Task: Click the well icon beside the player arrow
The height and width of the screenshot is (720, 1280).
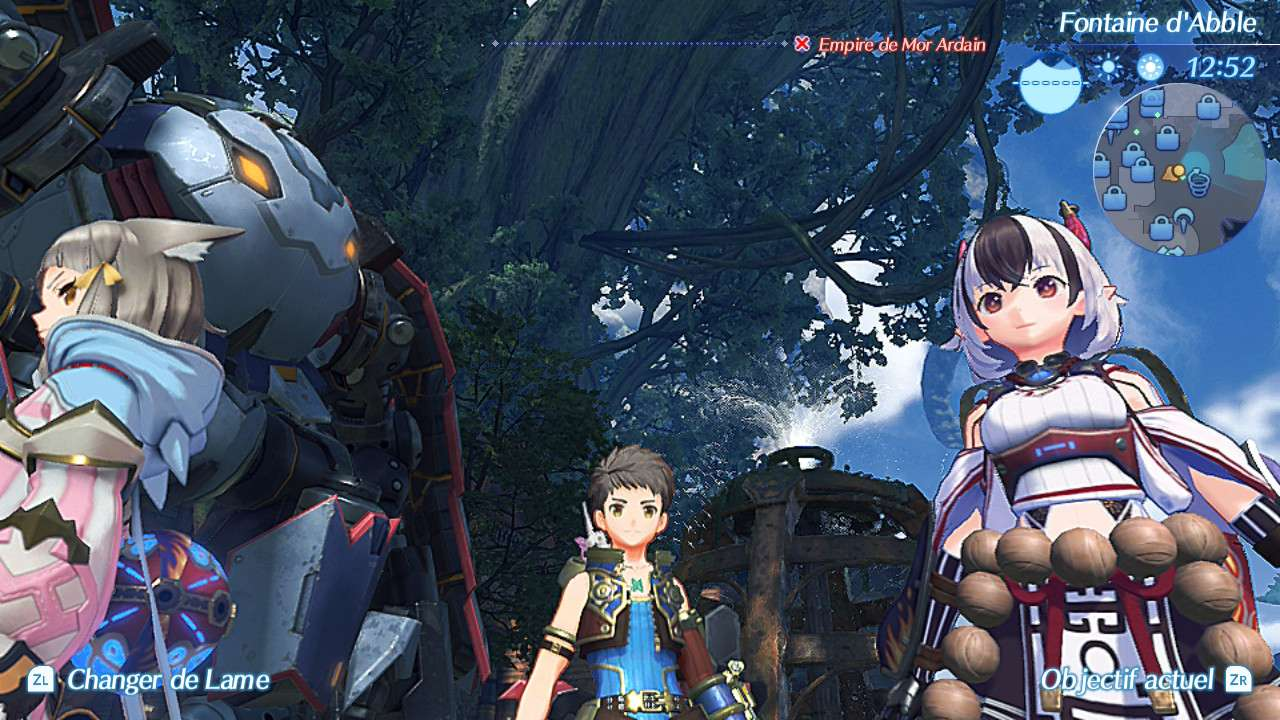Action: (1199, 182)
